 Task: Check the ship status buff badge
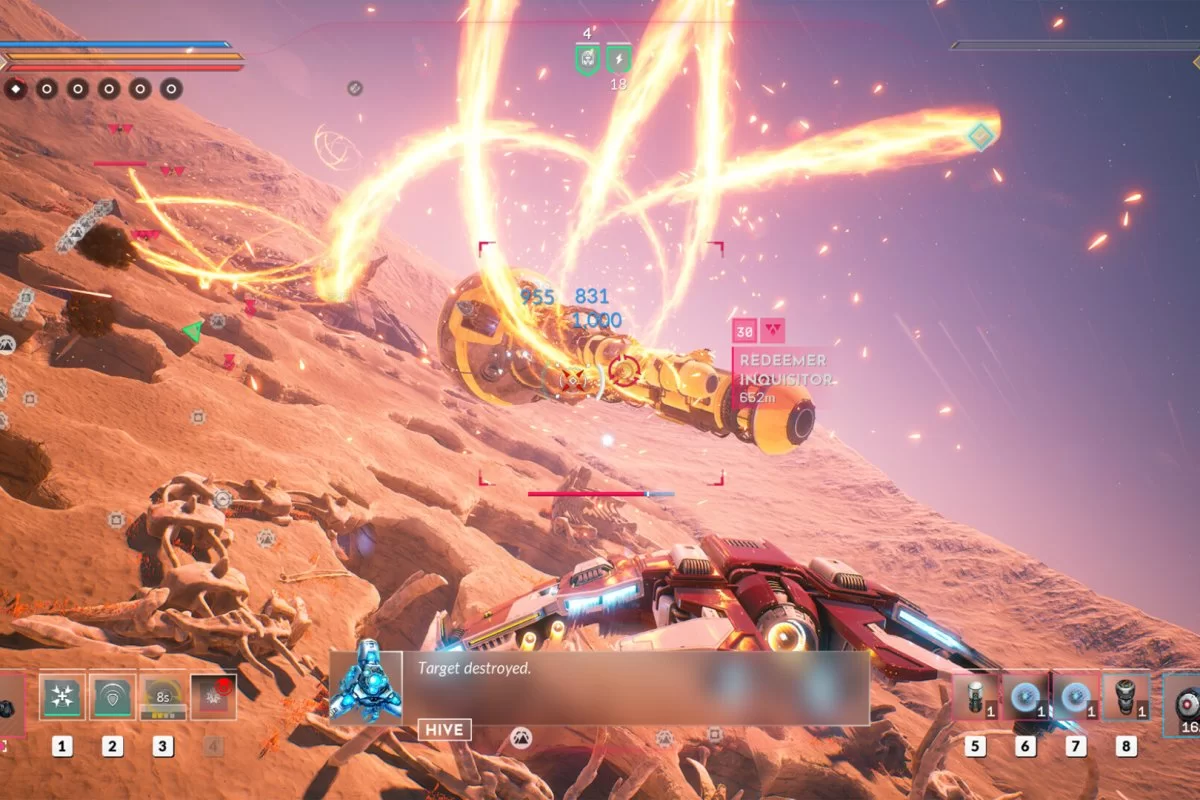point(587,59)
